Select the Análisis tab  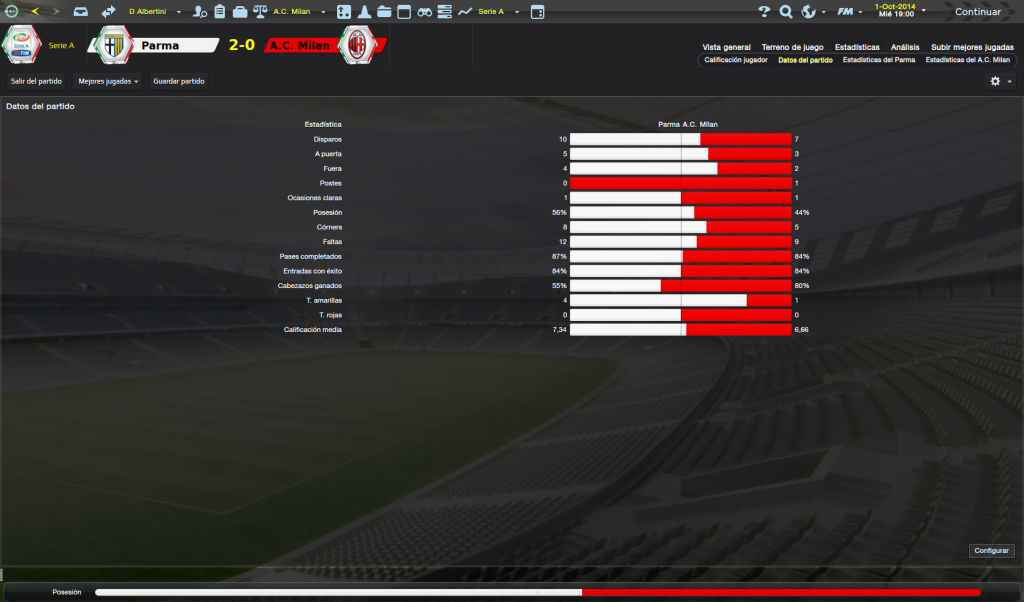(x=905, y=47)
